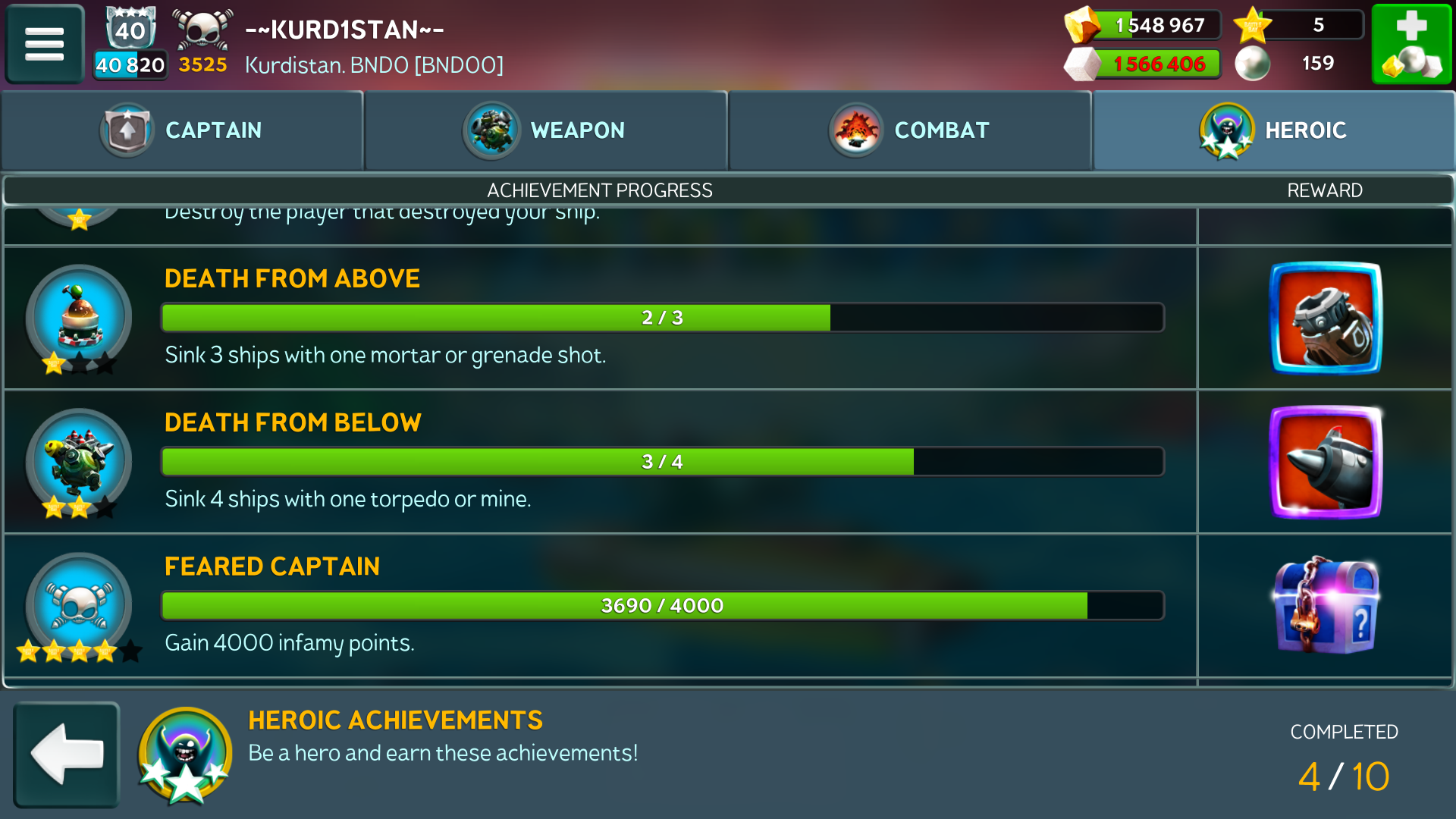Tap the gold currency counter
The width and height of the screenshot is (1456, 819).
tap(1144, 25)
